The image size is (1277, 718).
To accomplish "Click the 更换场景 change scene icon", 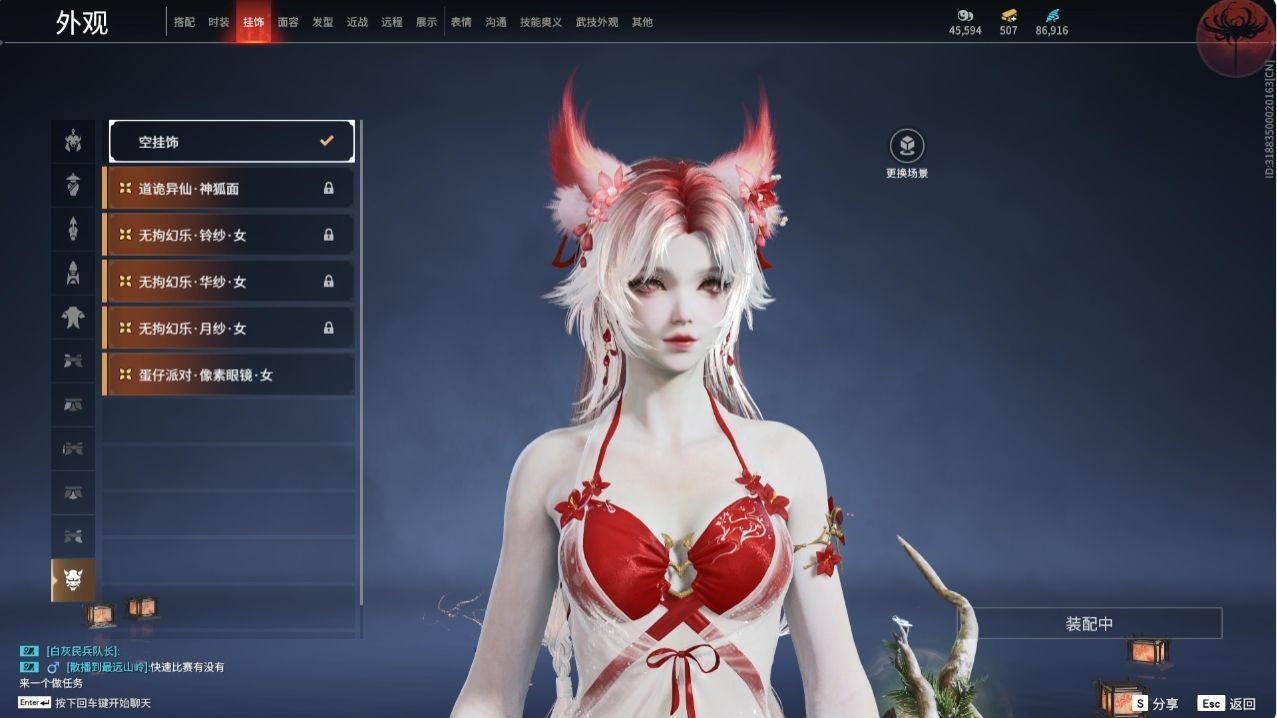I will pyautogui.click(x=907, y=147).
